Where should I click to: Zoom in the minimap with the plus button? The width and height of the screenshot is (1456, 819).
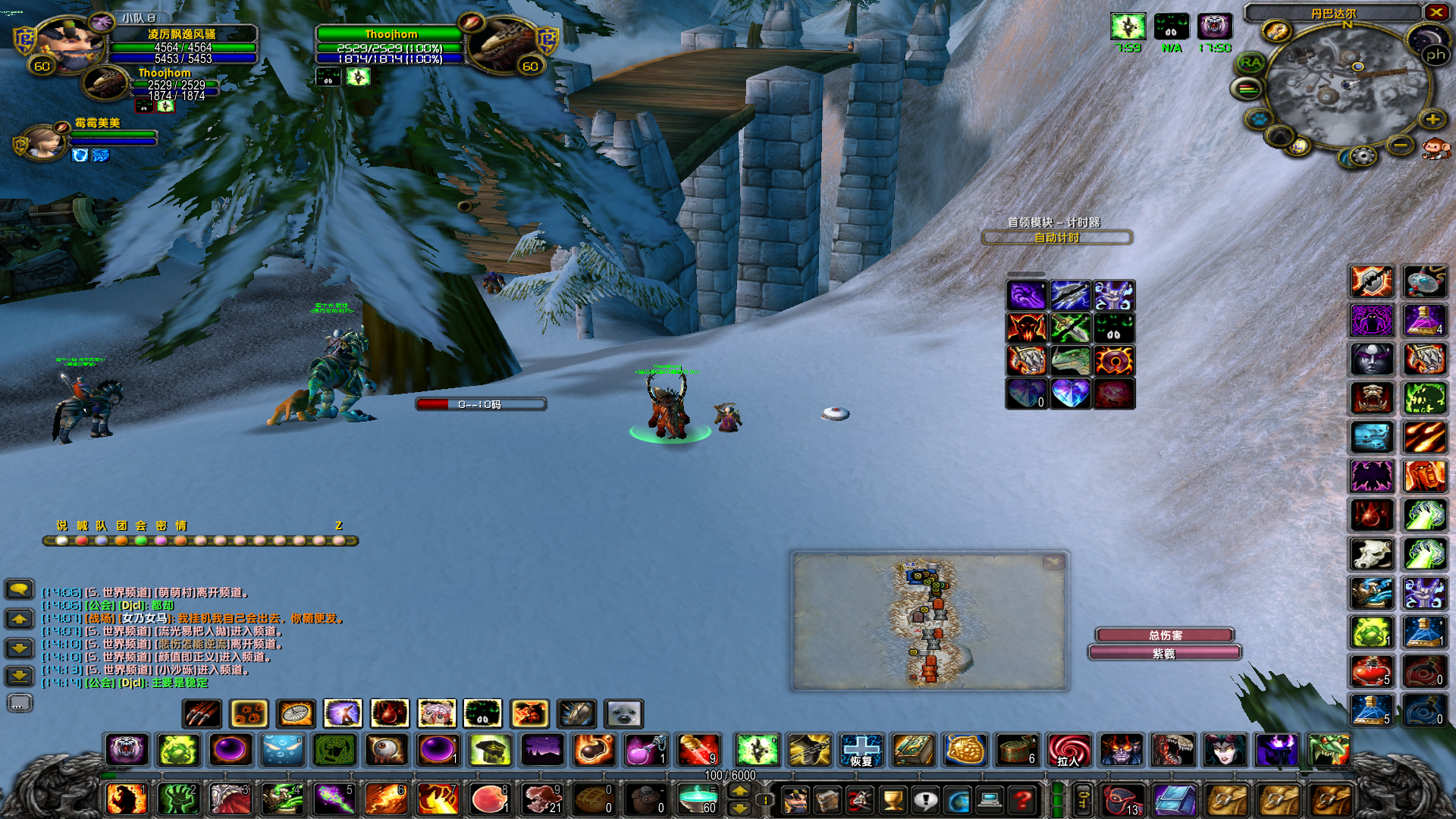[1432, 120]
